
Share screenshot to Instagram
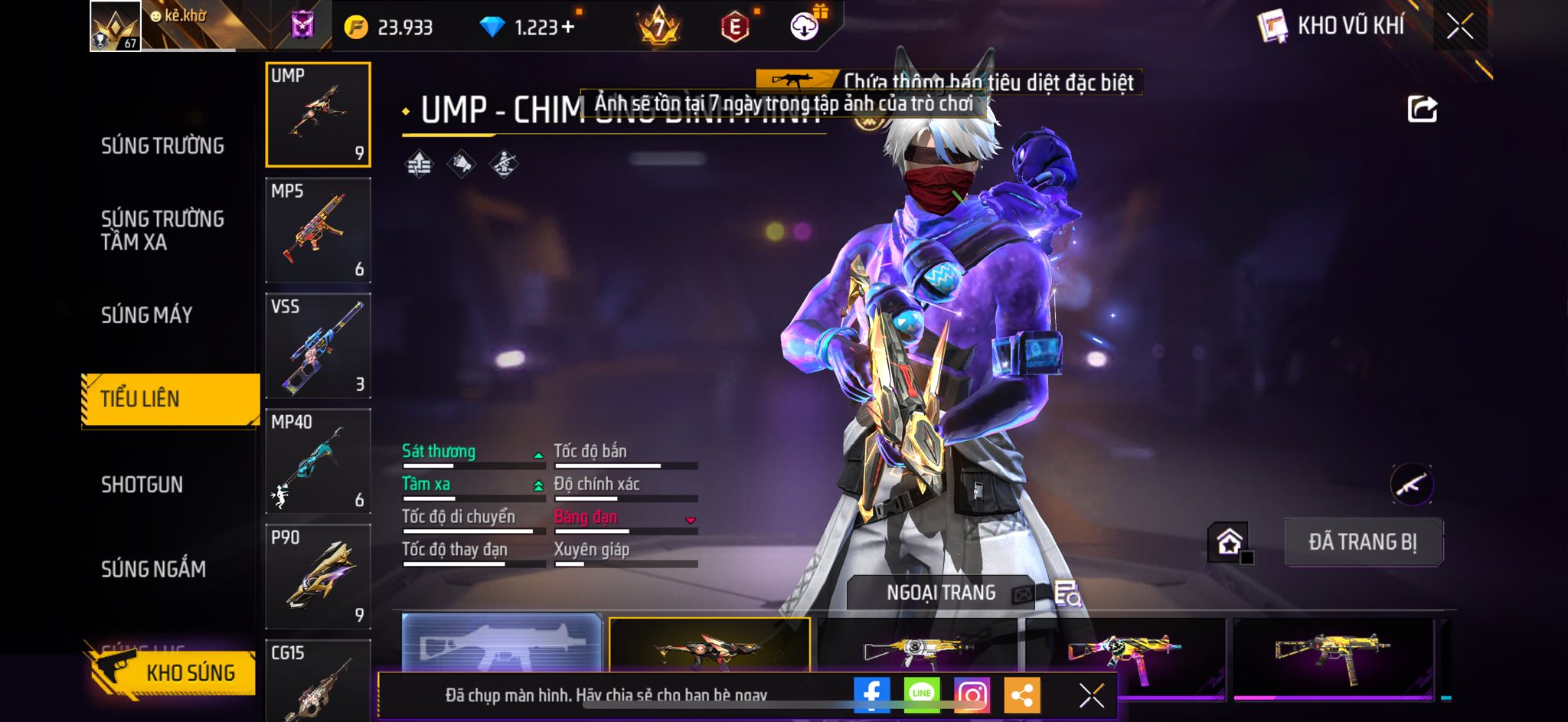pyautogui.click(x=972, y=695)
